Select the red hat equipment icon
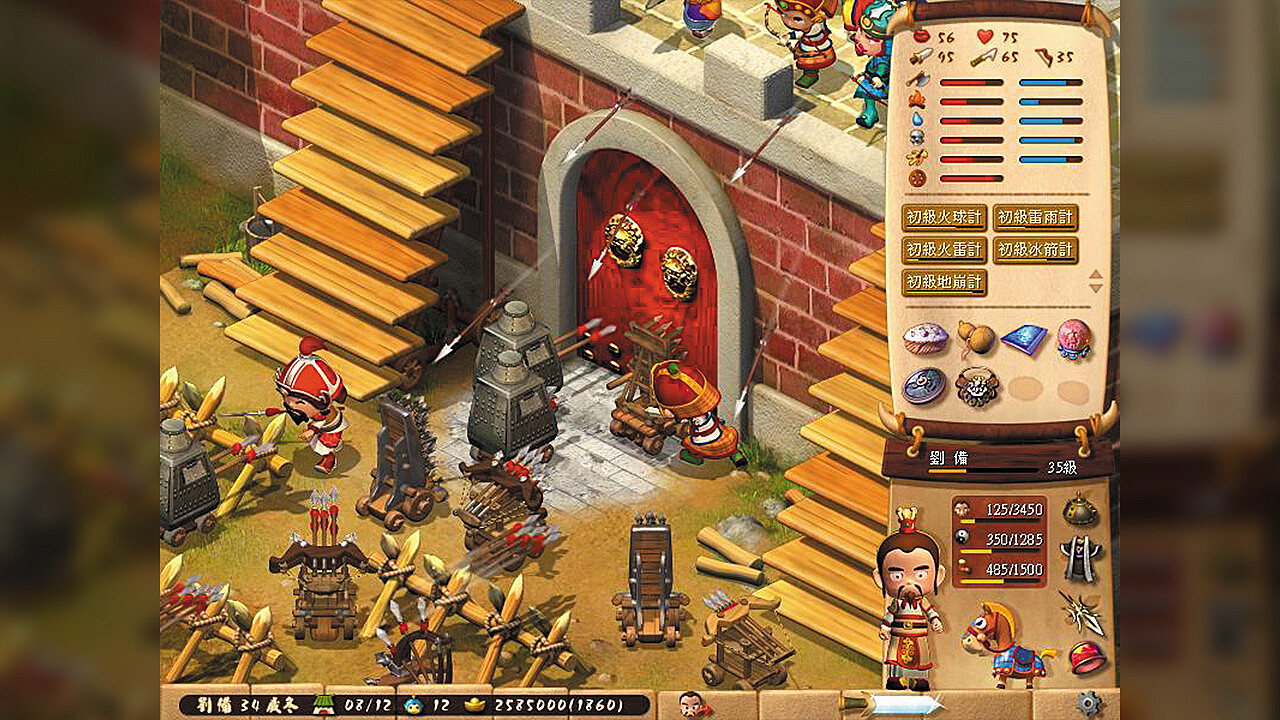The width and height of the screenshot is (1280, 720). pyautogui.click(x=1088, y=657)
